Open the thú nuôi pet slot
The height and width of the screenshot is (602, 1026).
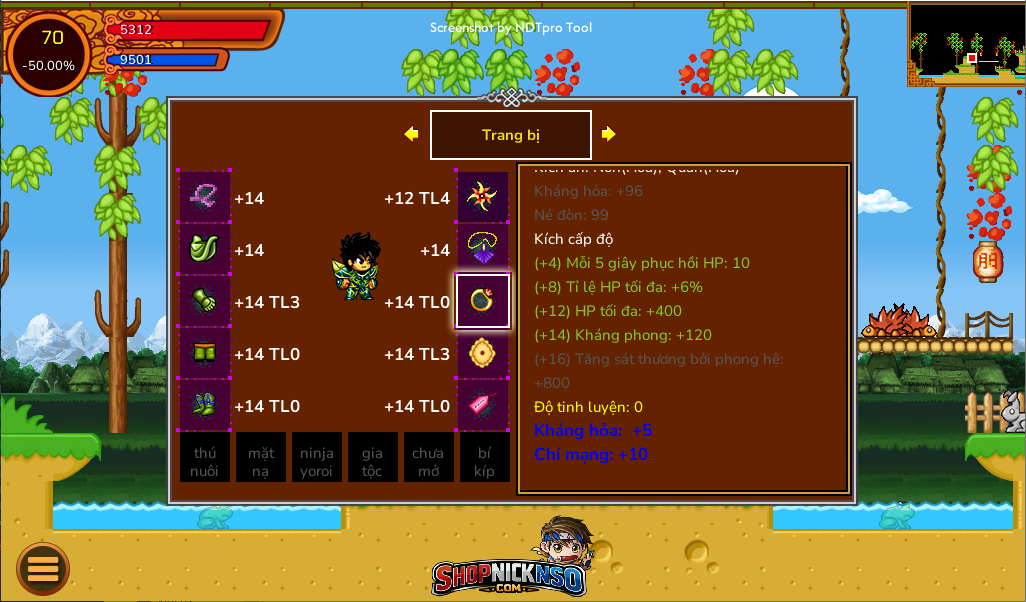205,458
